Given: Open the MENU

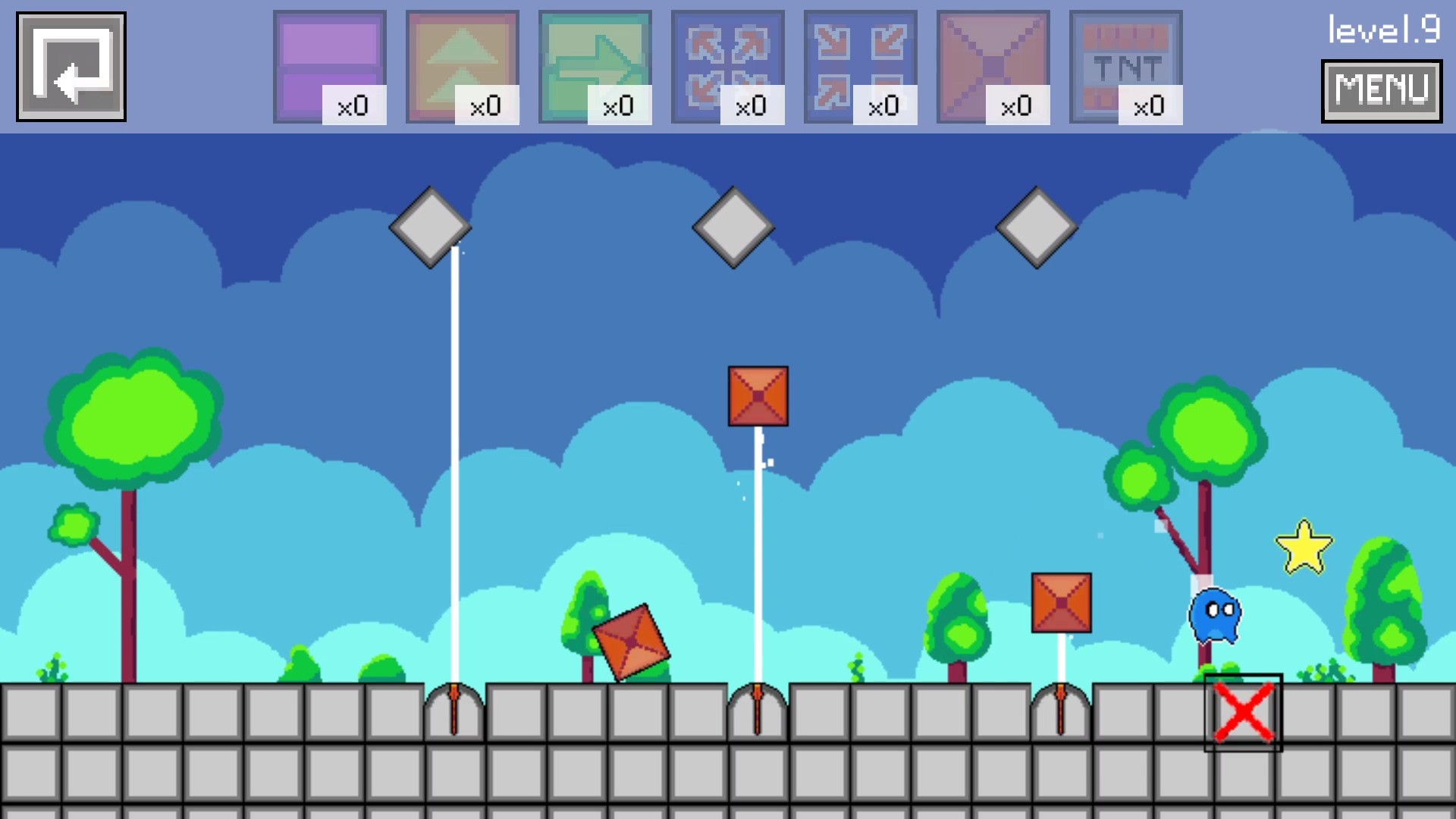Looking at the screenshot, I should [x=1381, y=91].
